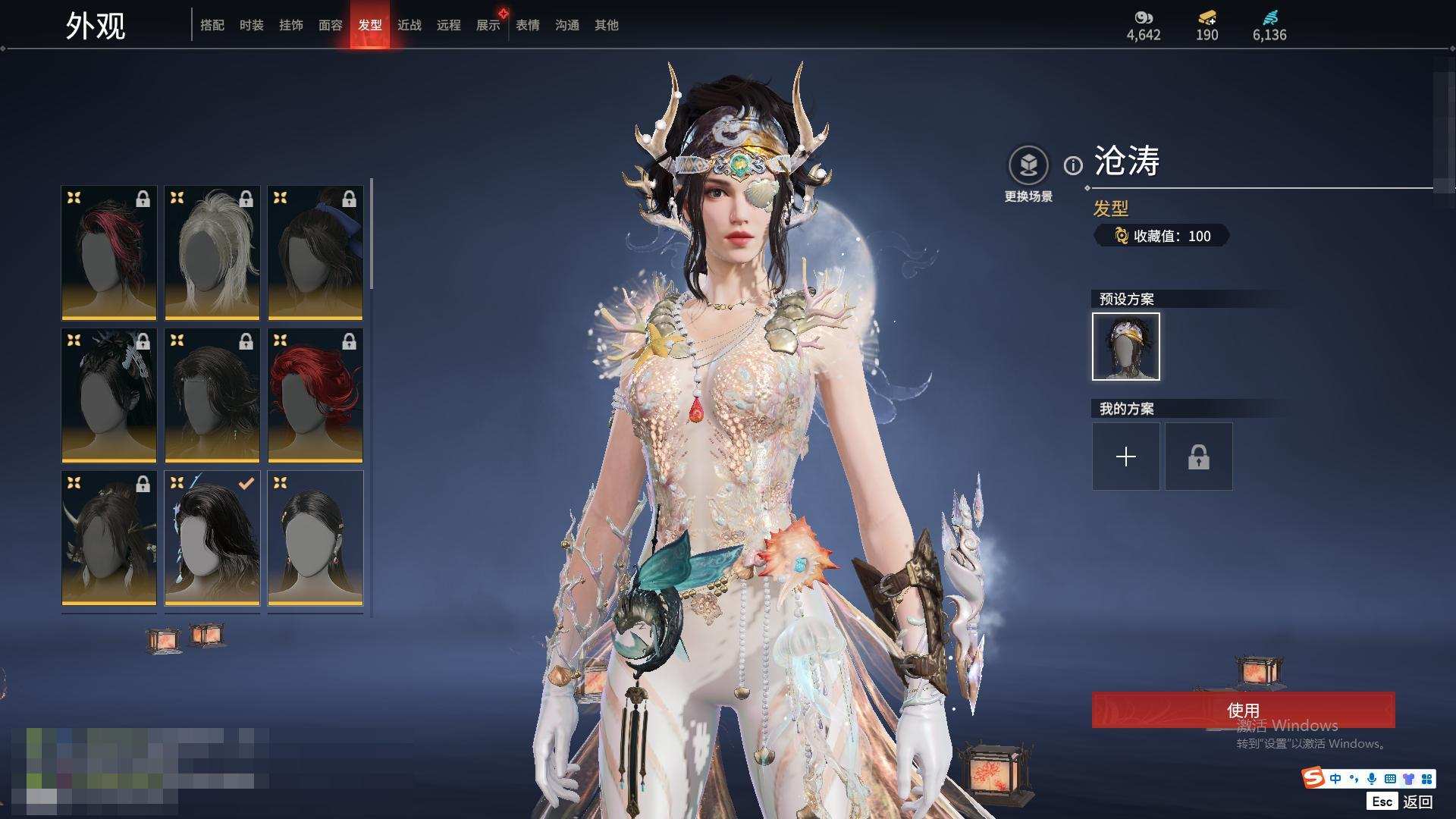
Task: Open the info icon beside 沧涛
Action: coord(1073,165)
